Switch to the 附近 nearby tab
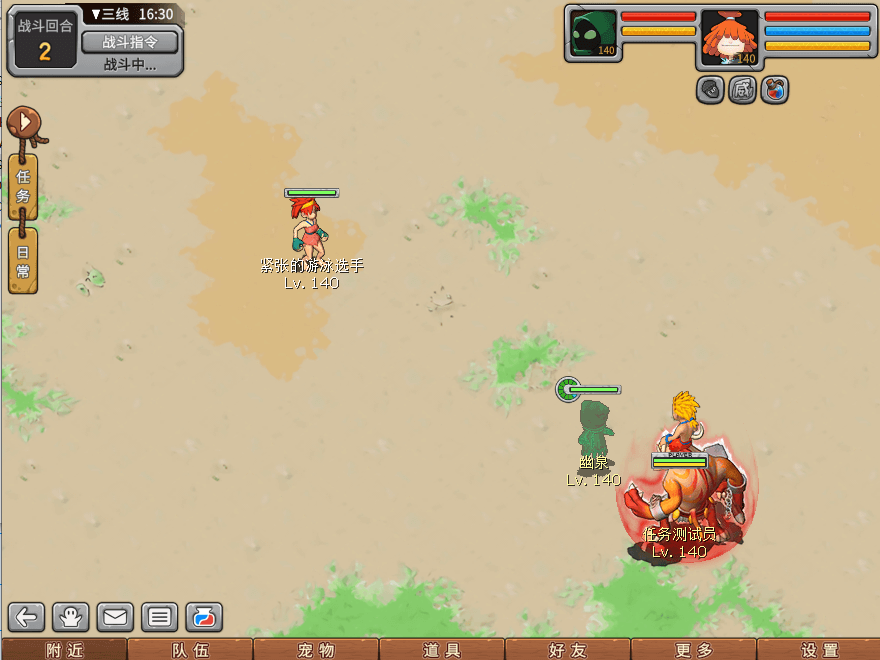Screen dimensions: 880x660 pyautogui.click(x=64, y=650)
